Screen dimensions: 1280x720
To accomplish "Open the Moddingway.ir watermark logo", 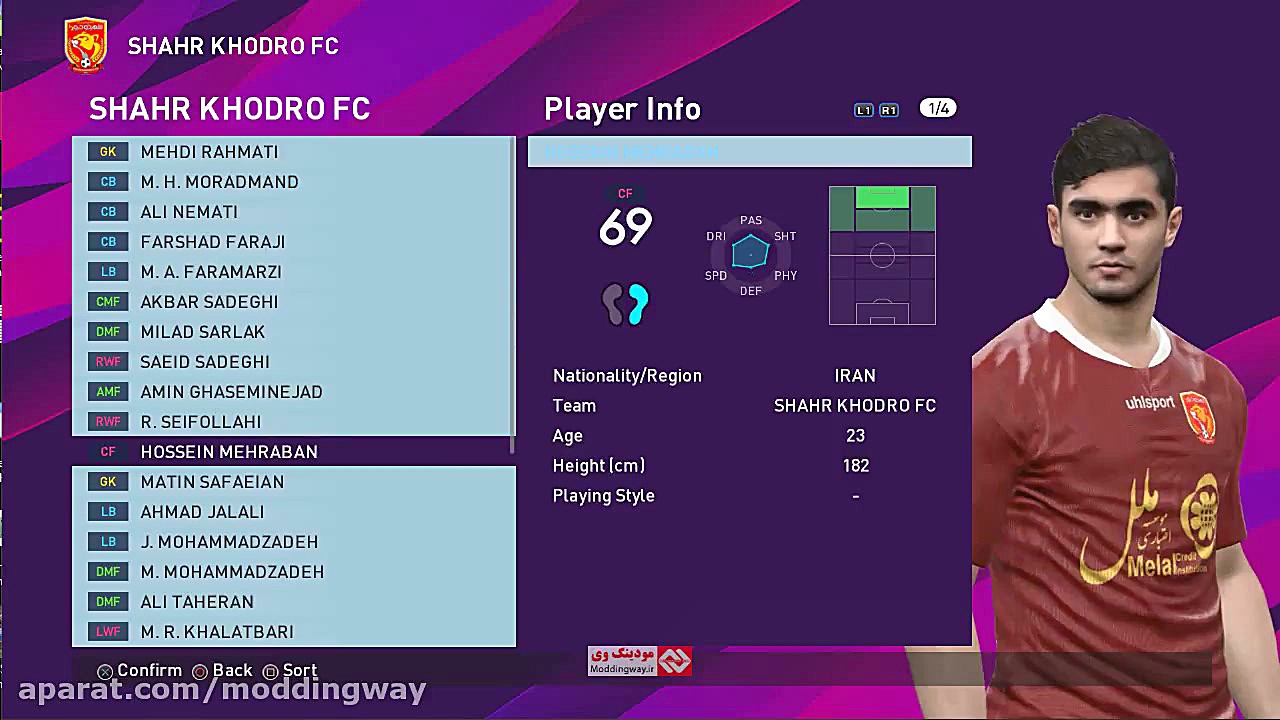I will coord(639,661).
